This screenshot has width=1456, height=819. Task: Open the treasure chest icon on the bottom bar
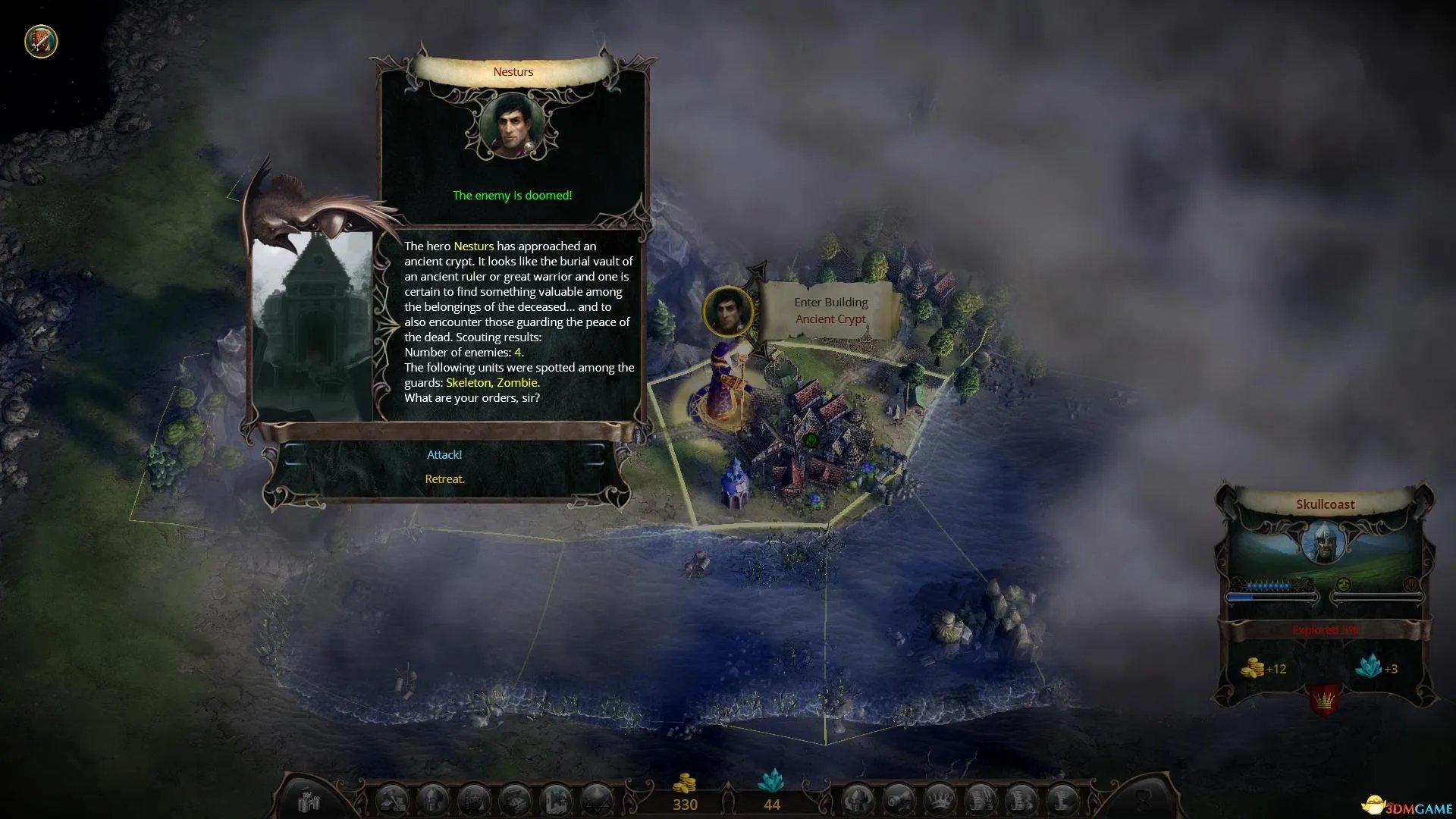click(515, 801)
